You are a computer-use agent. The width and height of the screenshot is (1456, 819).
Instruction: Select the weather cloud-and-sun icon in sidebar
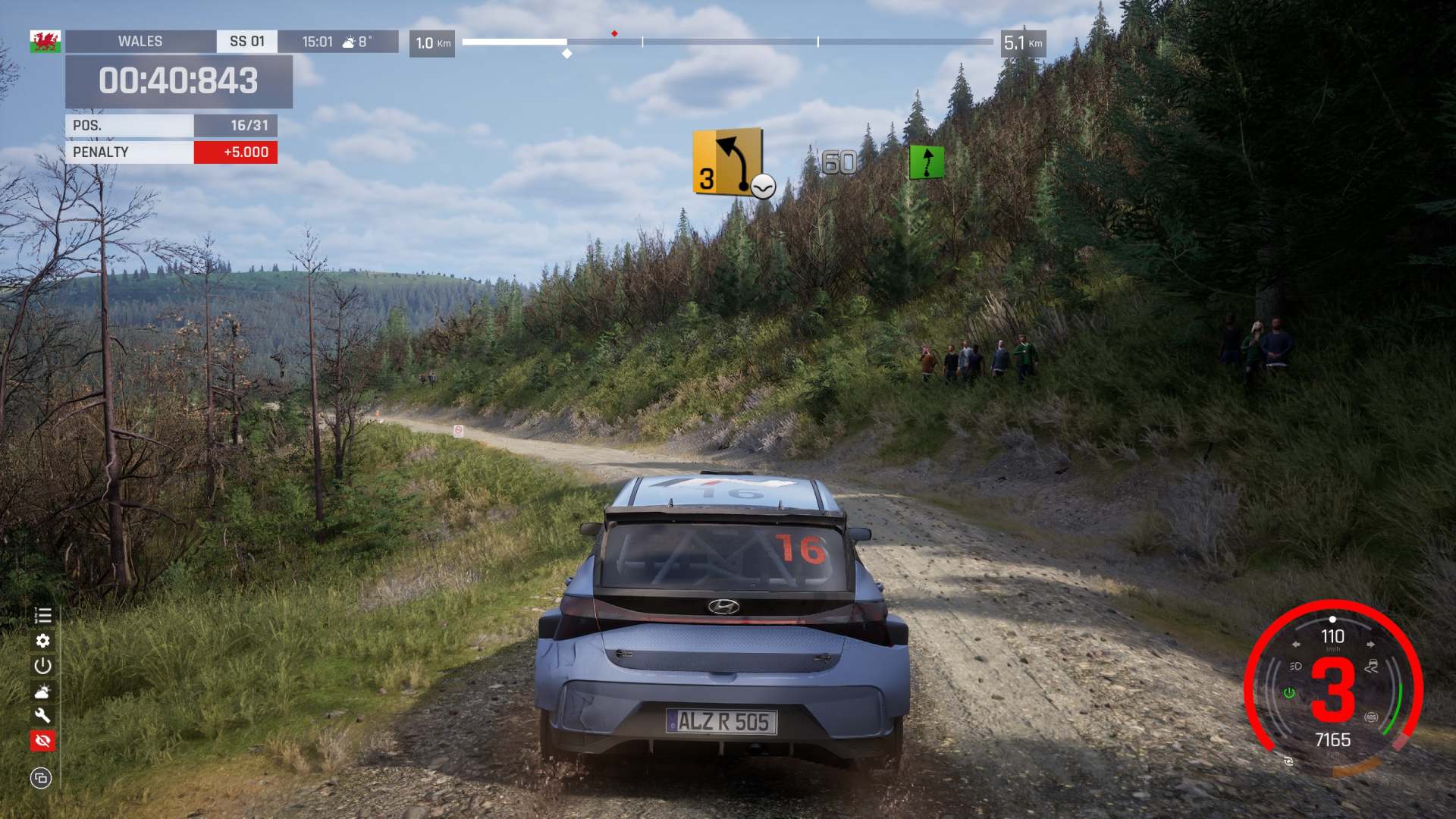(x=42, y=691)
